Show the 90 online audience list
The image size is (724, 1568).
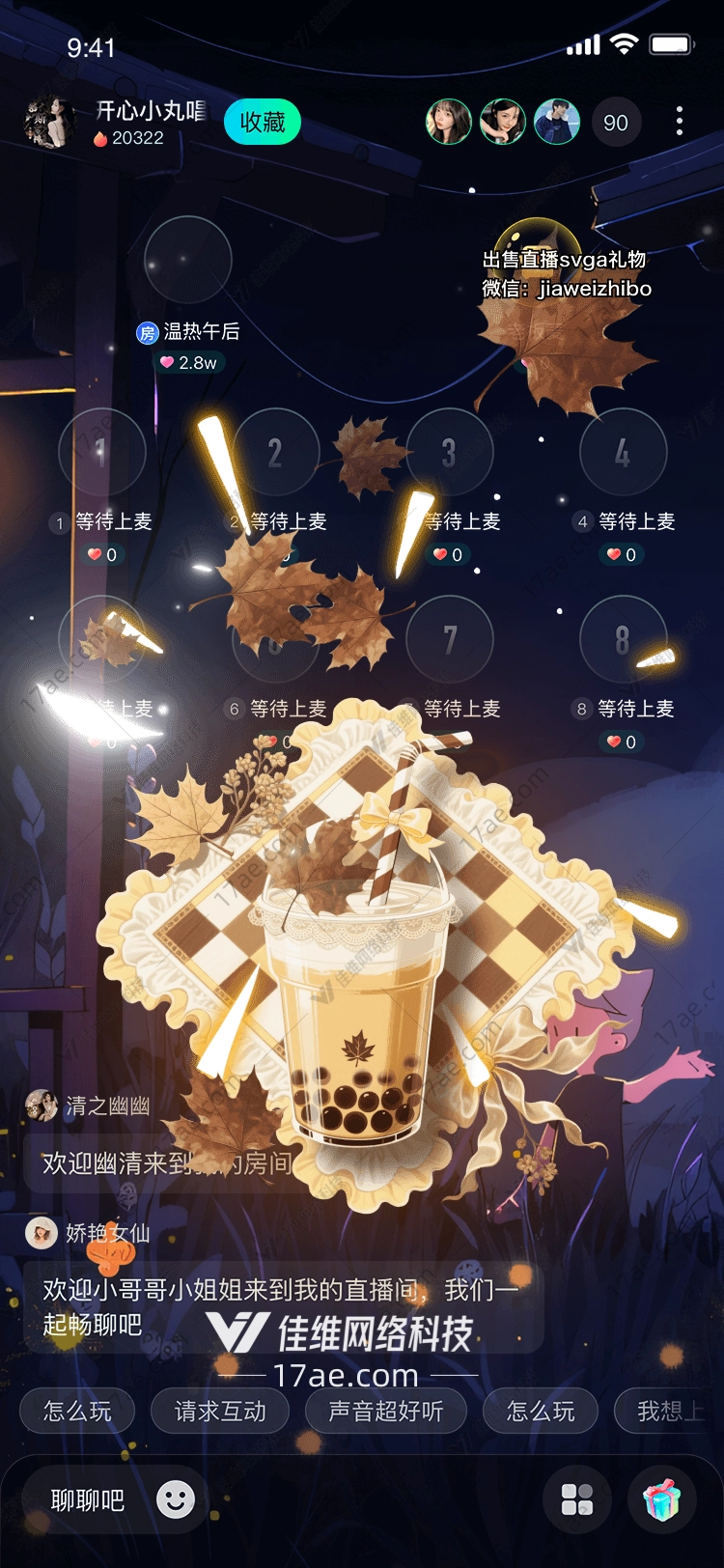coord(615,123)
